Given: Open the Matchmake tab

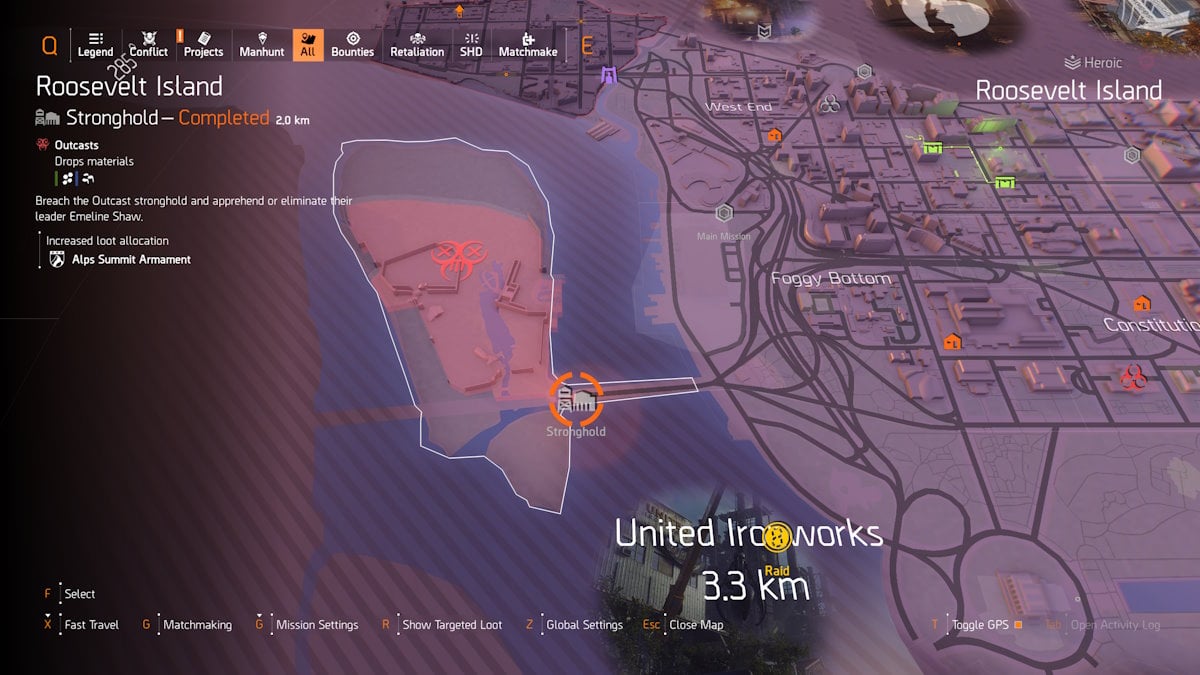Looking at the screenshot, I should (x=528, y=45).
